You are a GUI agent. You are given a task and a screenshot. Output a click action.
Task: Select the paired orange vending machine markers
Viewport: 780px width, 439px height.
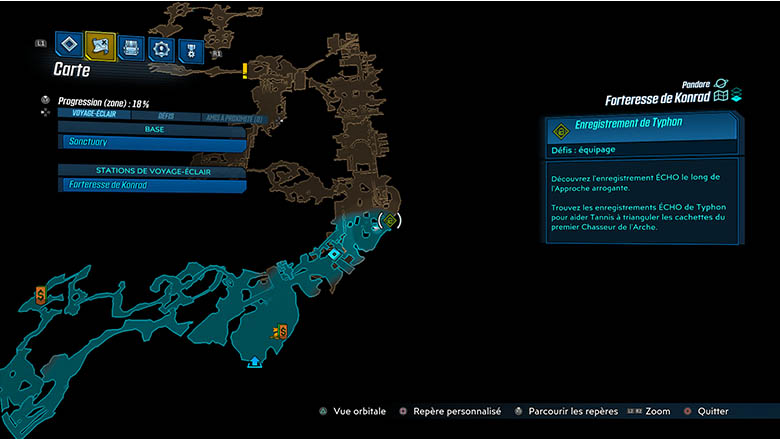point(281,330)
